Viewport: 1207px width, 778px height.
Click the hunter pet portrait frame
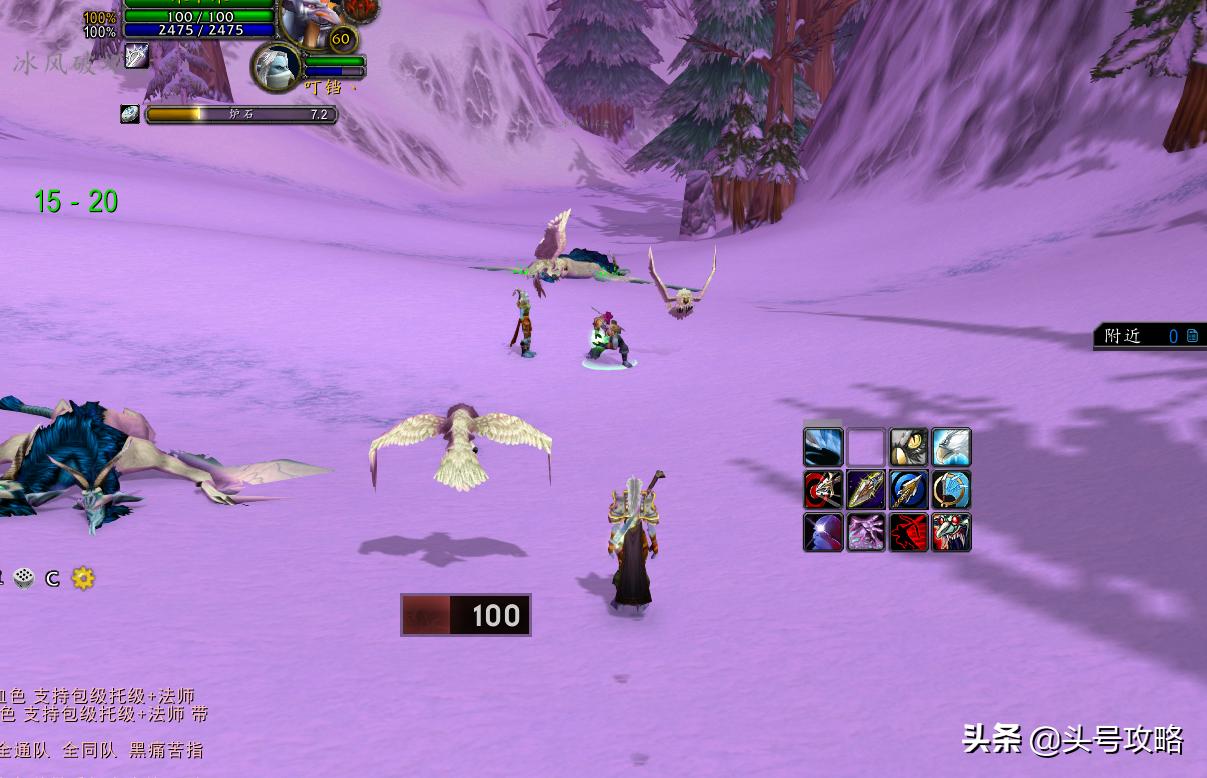coord(276,67)
